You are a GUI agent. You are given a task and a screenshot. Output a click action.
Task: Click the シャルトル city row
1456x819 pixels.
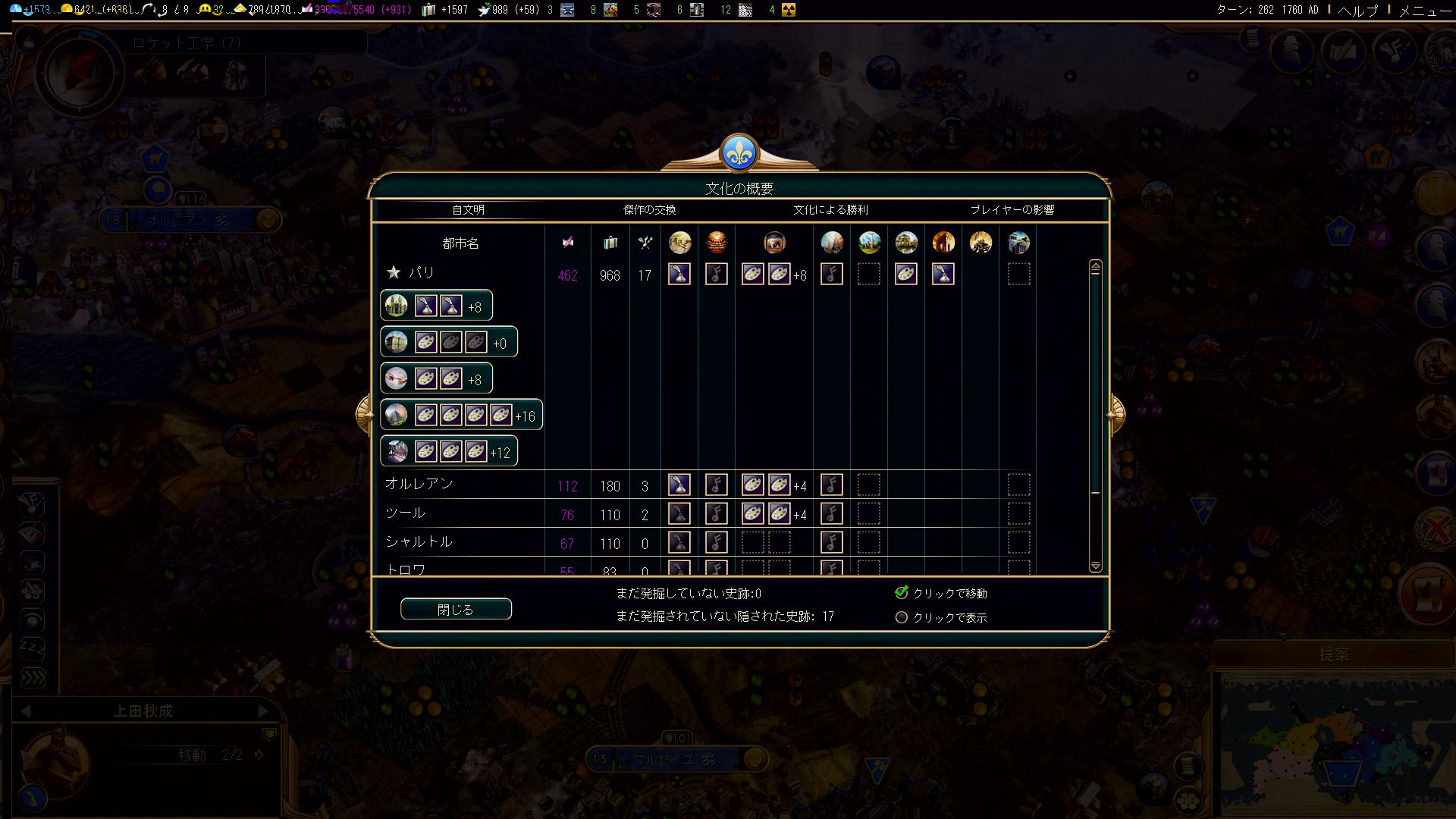click(x=419, y=542)
